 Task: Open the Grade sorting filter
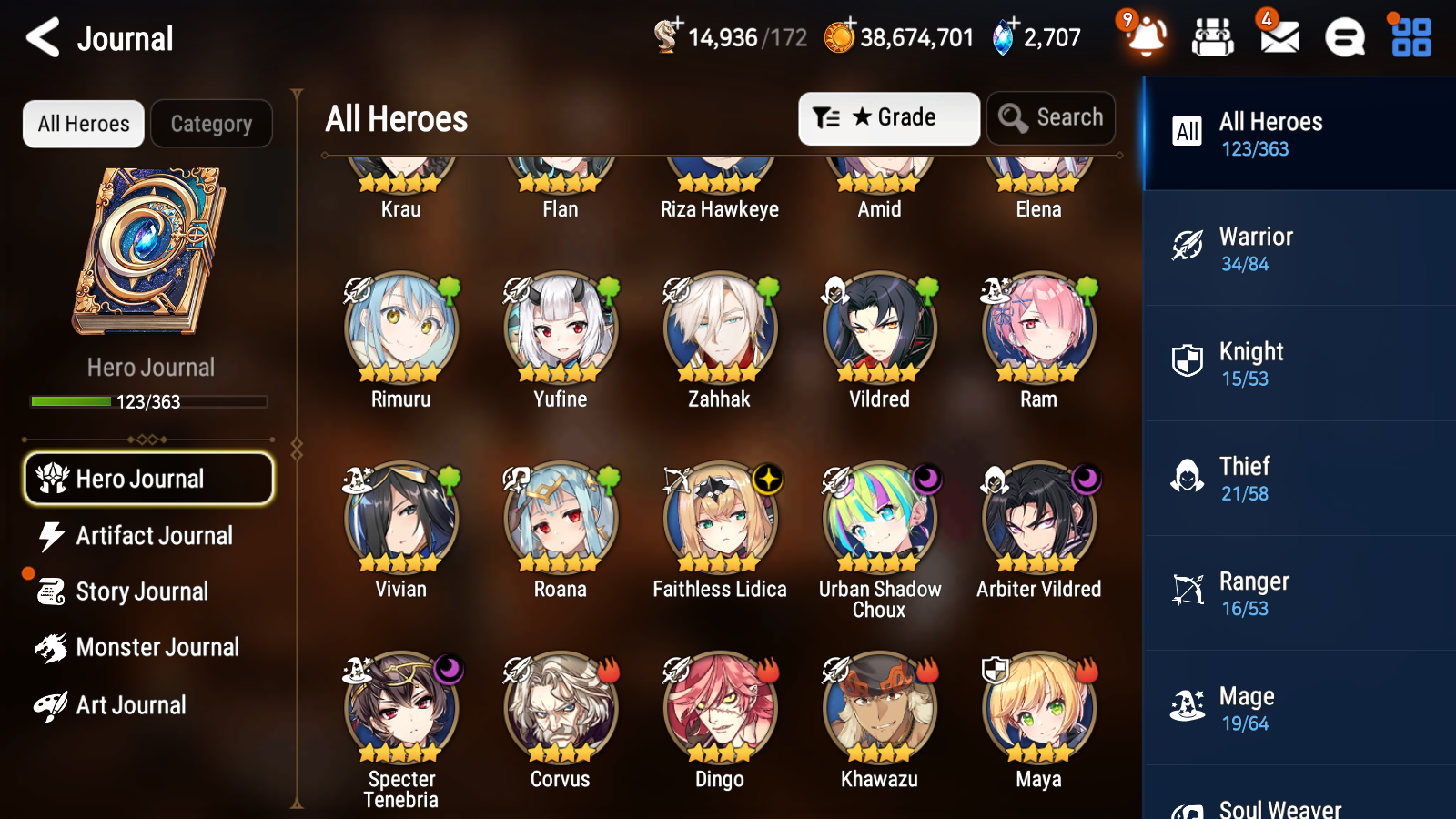pyautogui.click(x=887, y=117)
